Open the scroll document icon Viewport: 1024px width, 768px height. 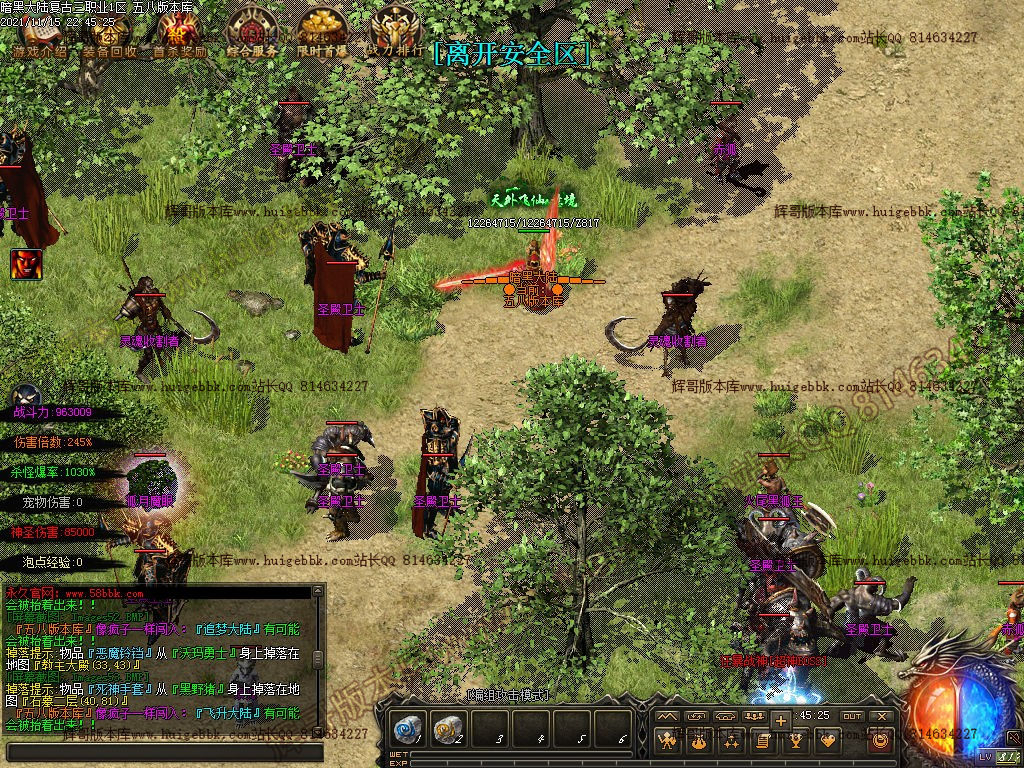coord(763,741)
